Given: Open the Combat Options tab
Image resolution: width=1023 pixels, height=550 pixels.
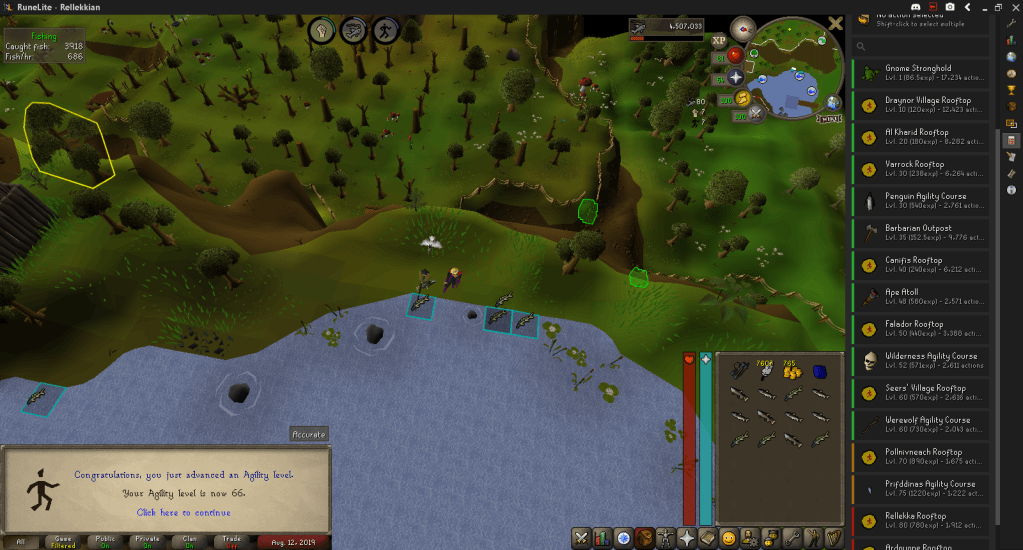Looking at the screenshot, I should (581, 538).
